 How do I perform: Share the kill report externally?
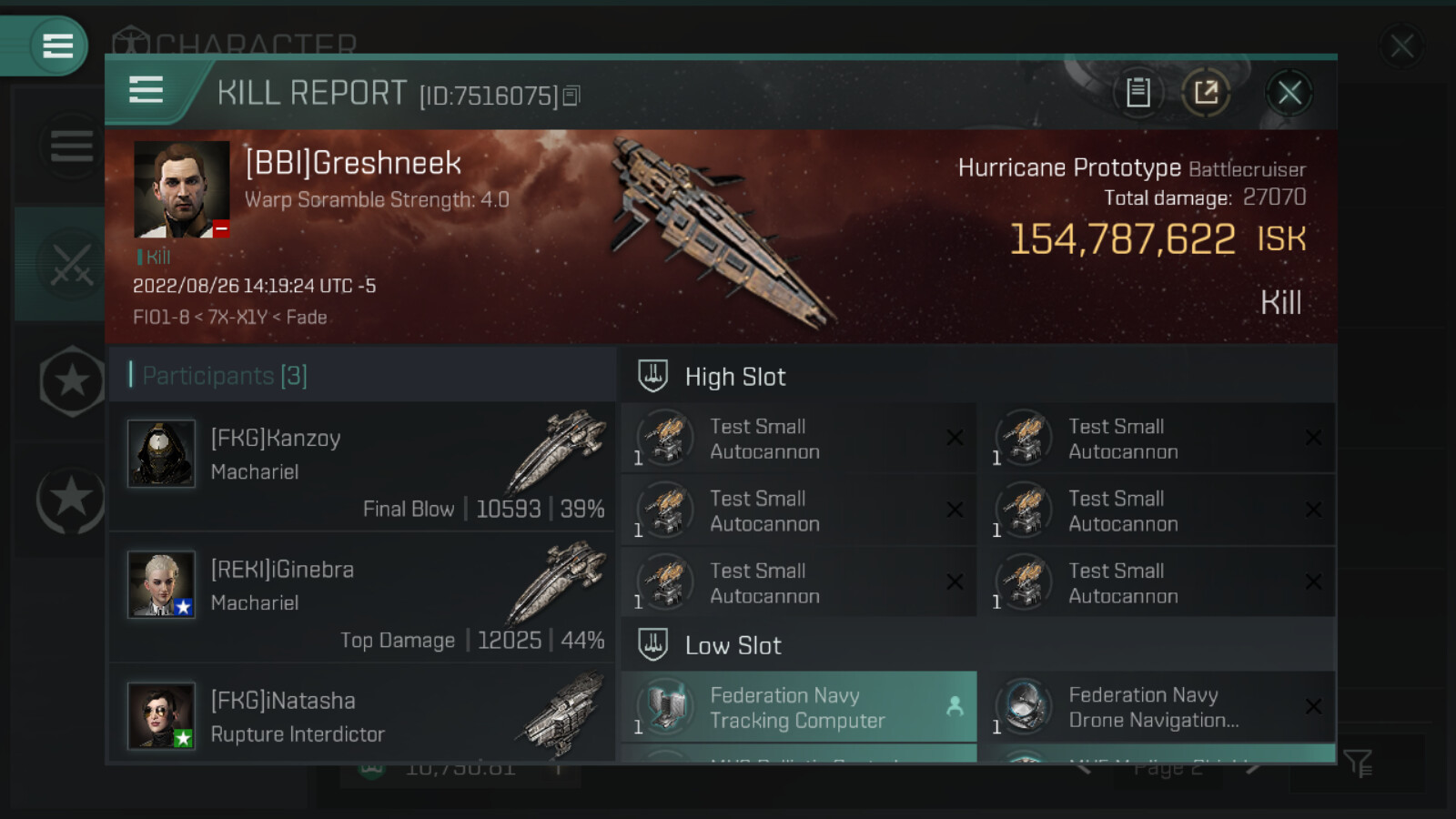click(x=1206, y=93)
